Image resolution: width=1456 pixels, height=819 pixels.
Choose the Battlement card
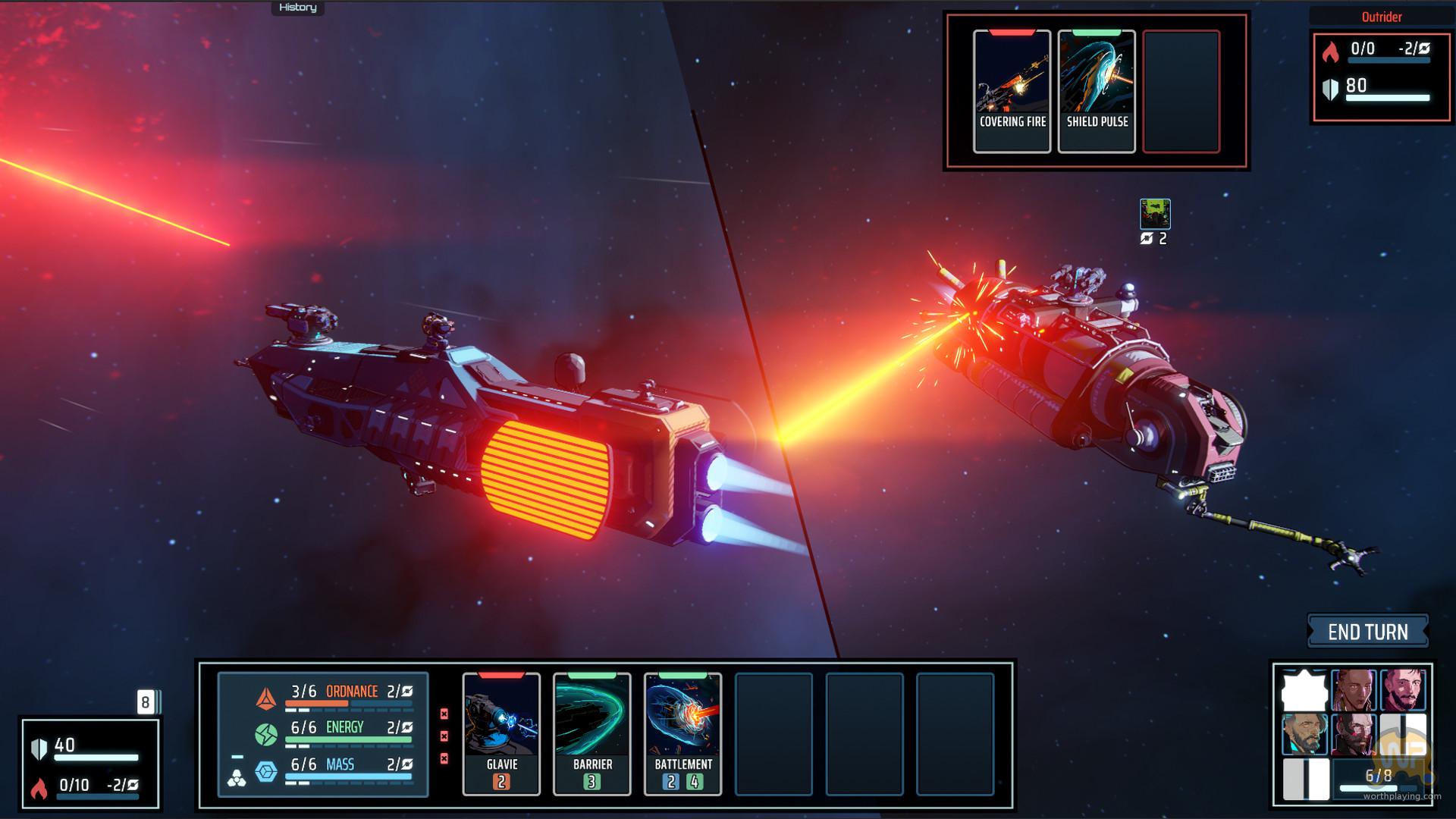(682, 733)
